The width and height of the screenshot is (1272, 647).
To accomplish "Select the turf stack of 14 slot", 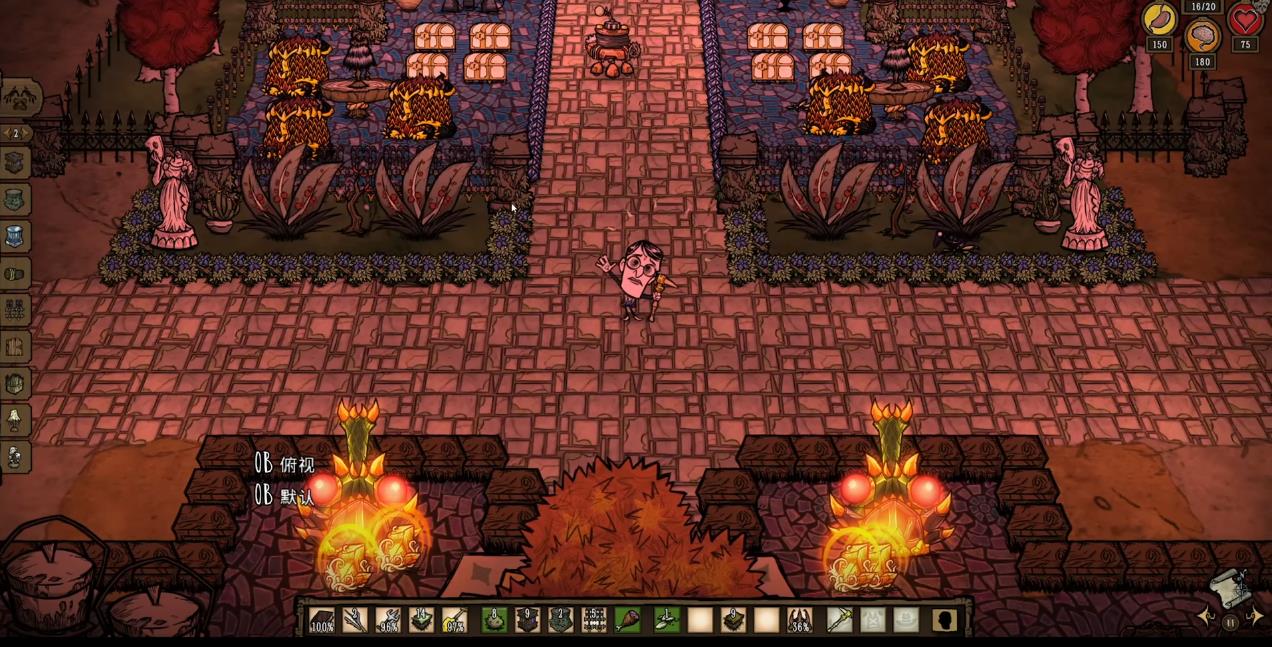I will coord(422,620).
